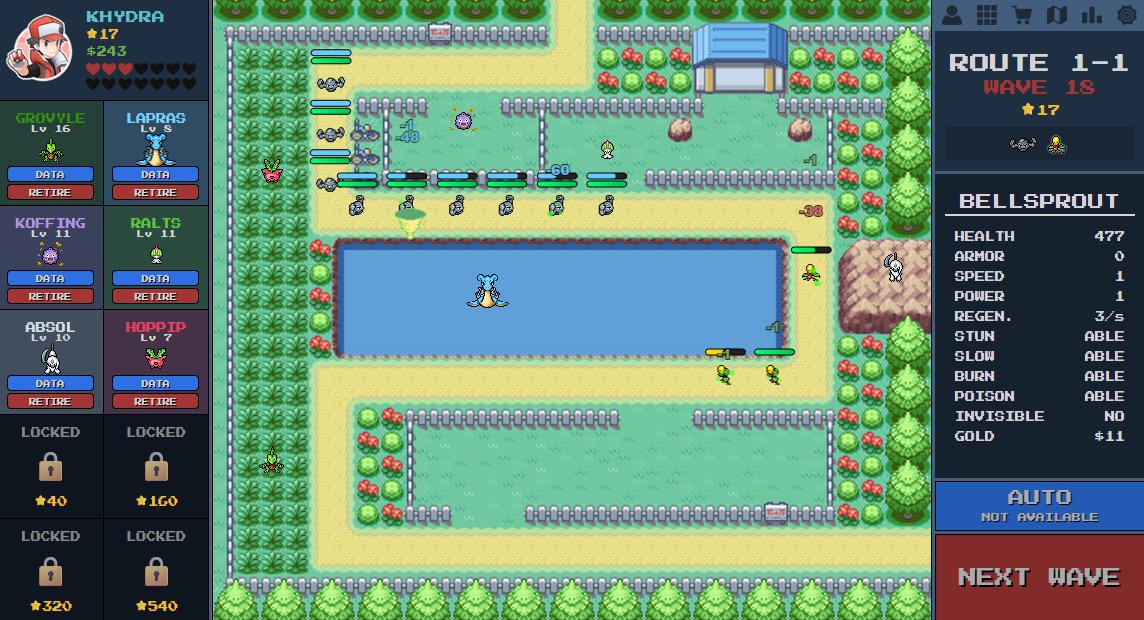The image size is (1144, 620).
Task: Select the locked slot costing 160 stars
Action: pos(155,466)
